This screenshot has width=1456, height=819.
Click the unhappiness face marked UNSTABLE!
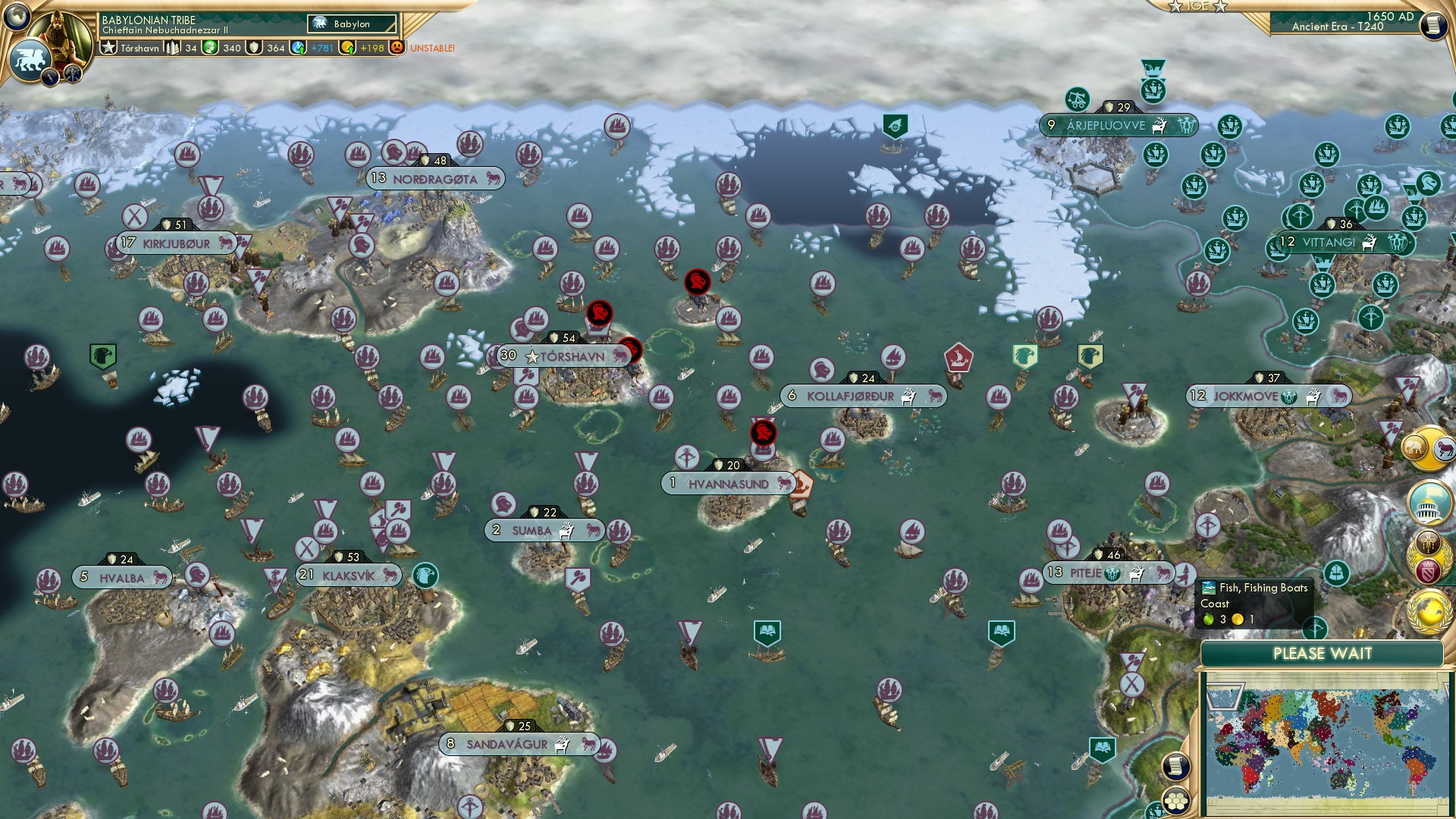point(397,48)
